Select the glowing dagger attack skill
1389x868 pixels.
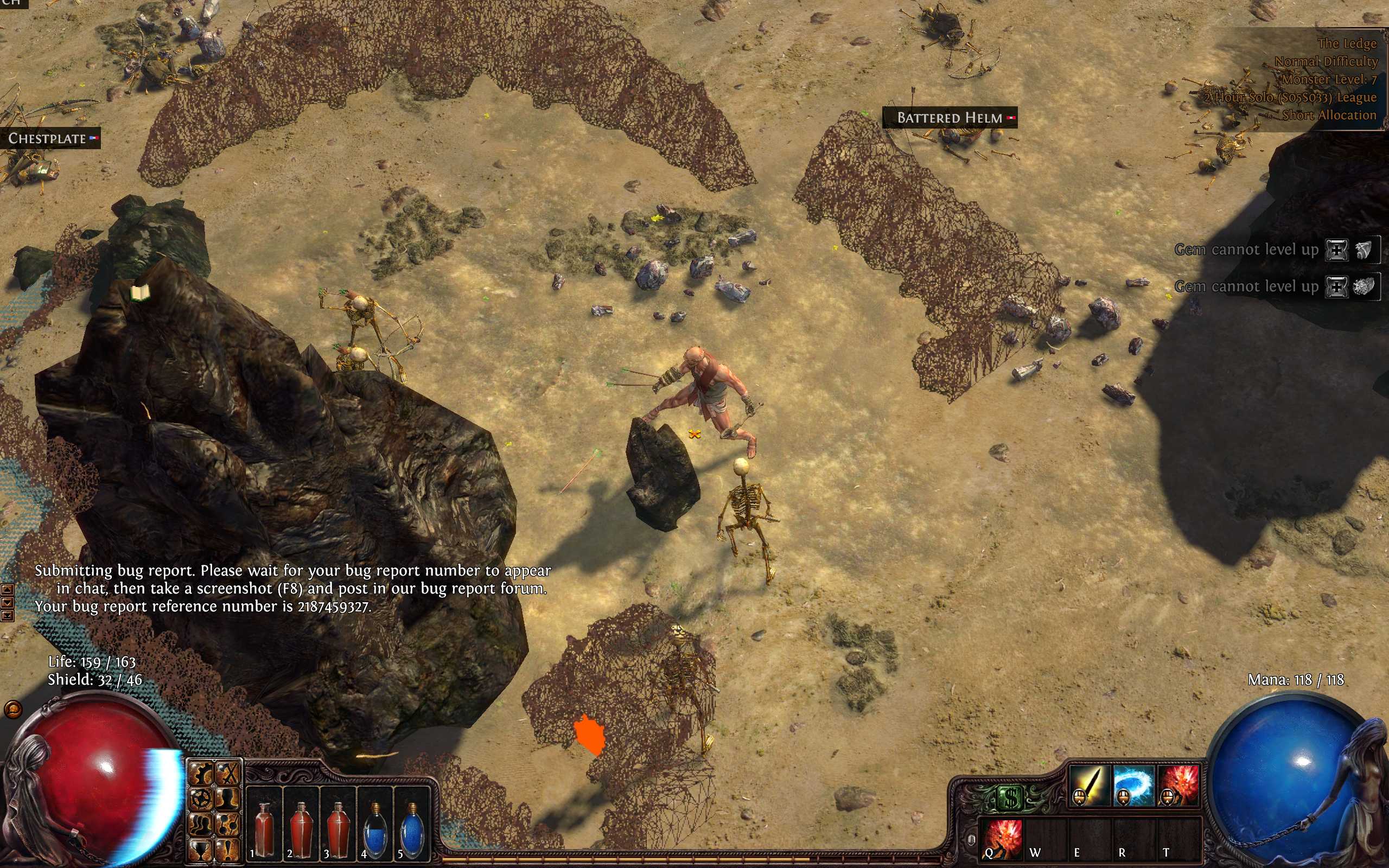(x=1089, y=785)
